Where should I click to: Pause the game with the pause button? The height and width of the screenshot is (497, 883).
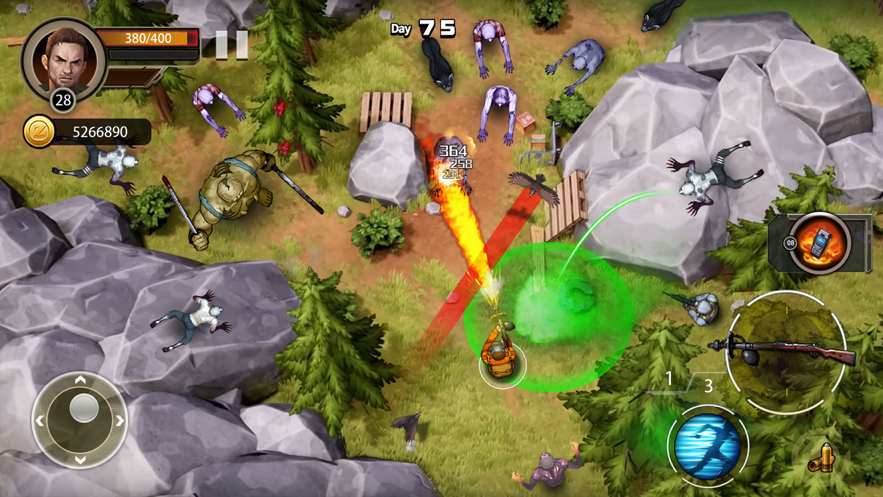click(231, 45)
